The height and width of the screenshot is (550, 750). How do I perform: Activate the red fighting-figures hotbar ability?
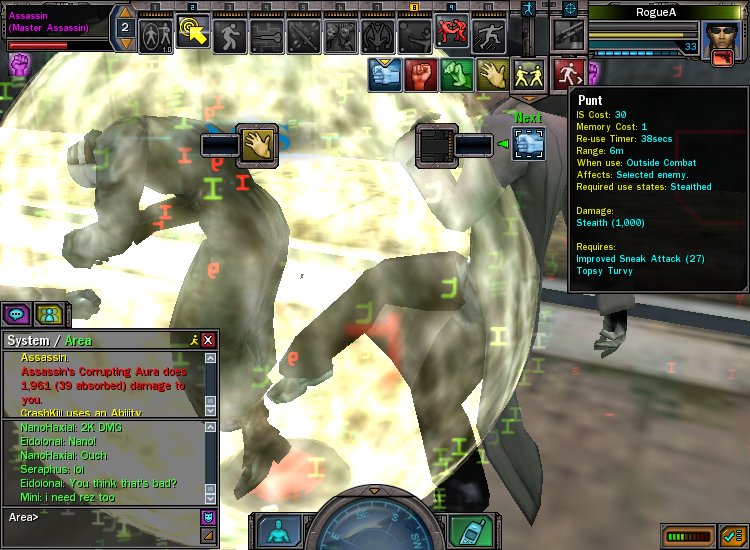pyautogui.click(x=453, y=35)
